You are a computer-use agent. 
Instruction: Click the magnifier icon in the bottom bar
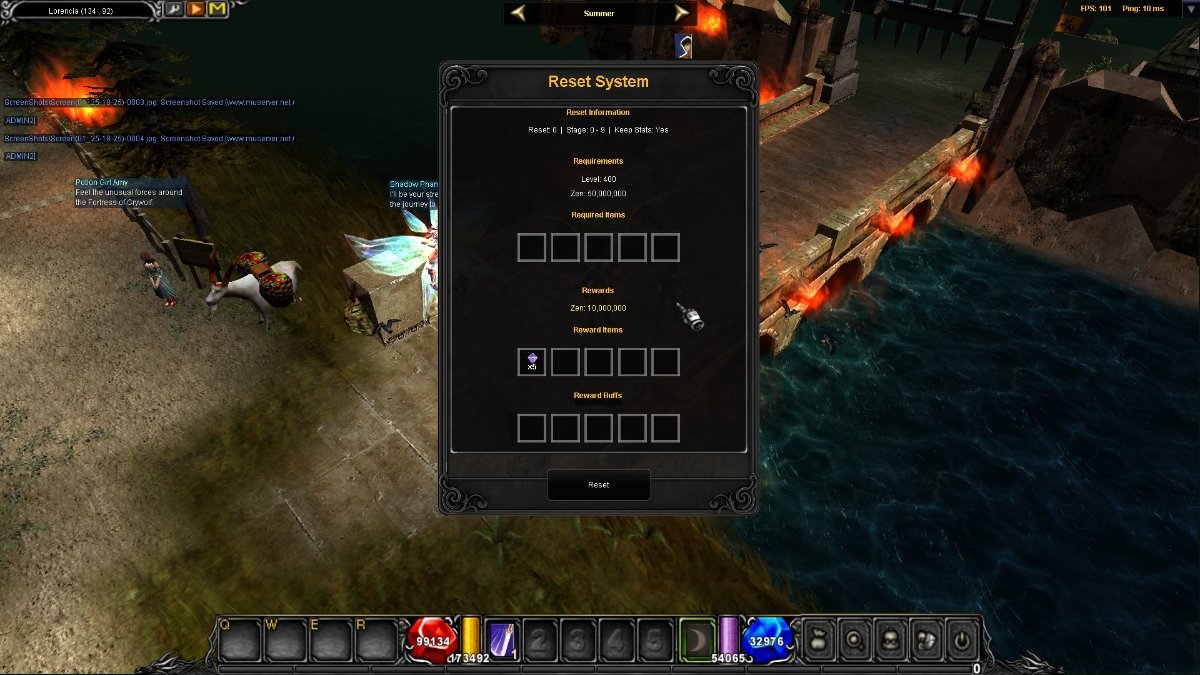[853, 640]
